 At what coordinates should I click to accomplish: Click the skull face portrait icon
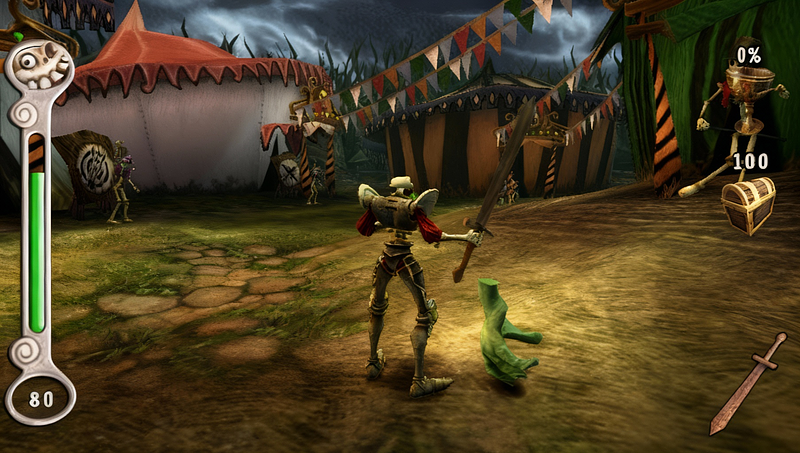pyautogui.click(x=42, y=68)
